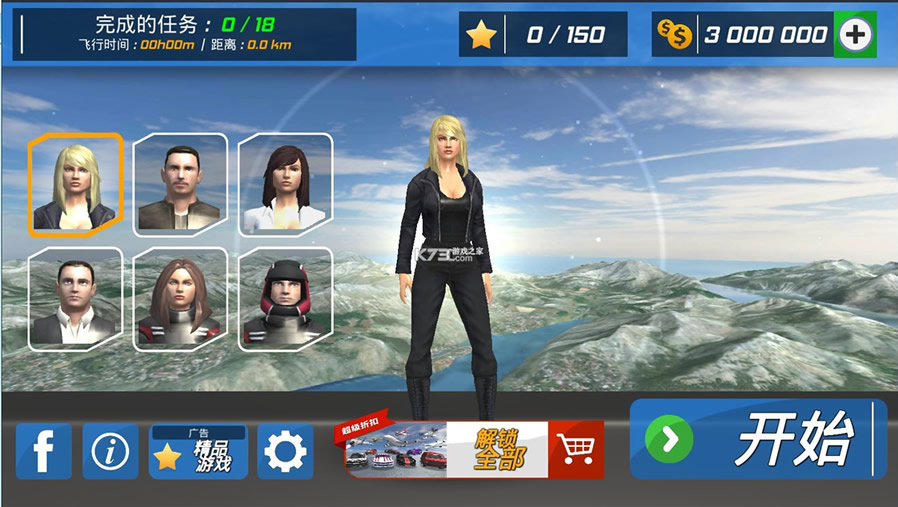The height and width of the screenshot is (507, 898).
Task: Choose the brown-haired woman in racing suit
Action: click(180, 298)
